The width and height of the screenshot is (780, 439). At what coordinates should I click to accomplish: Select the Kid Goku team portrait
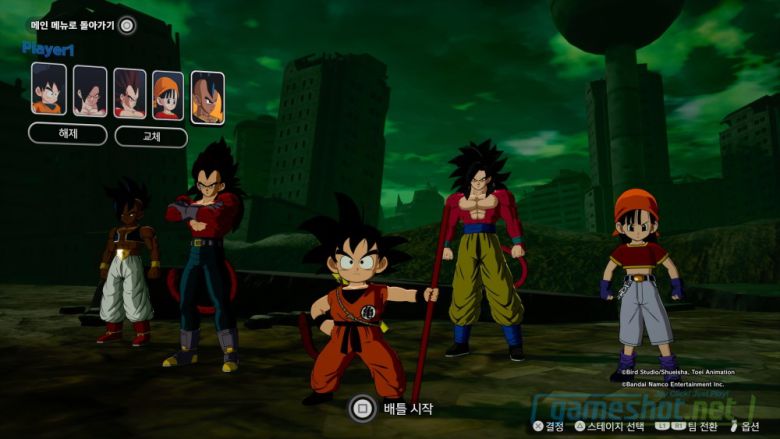49,90
